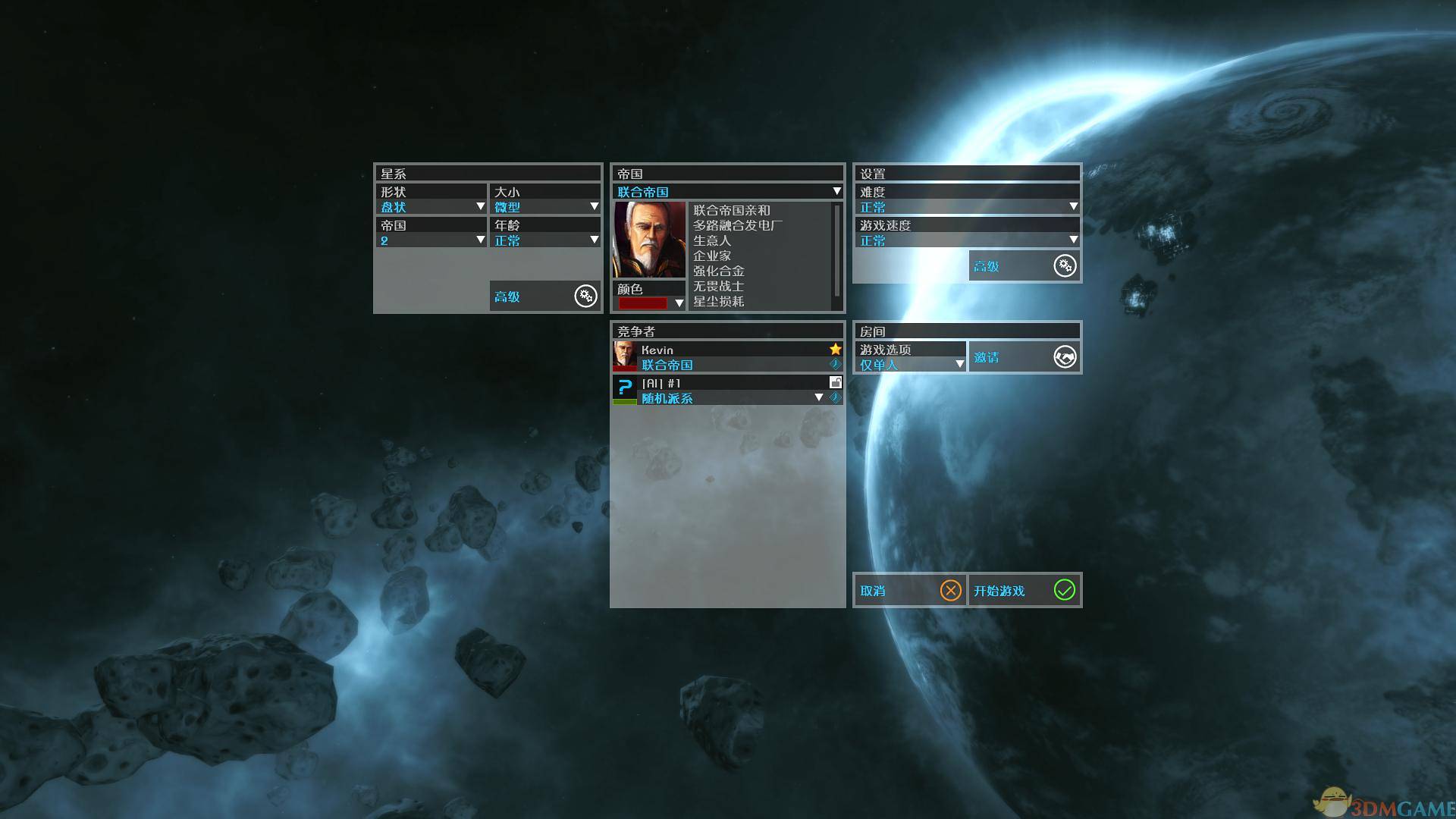The image size is (1456, 819).
Task: Cancel with the 取消 button
Action: [x=909, y=591]
